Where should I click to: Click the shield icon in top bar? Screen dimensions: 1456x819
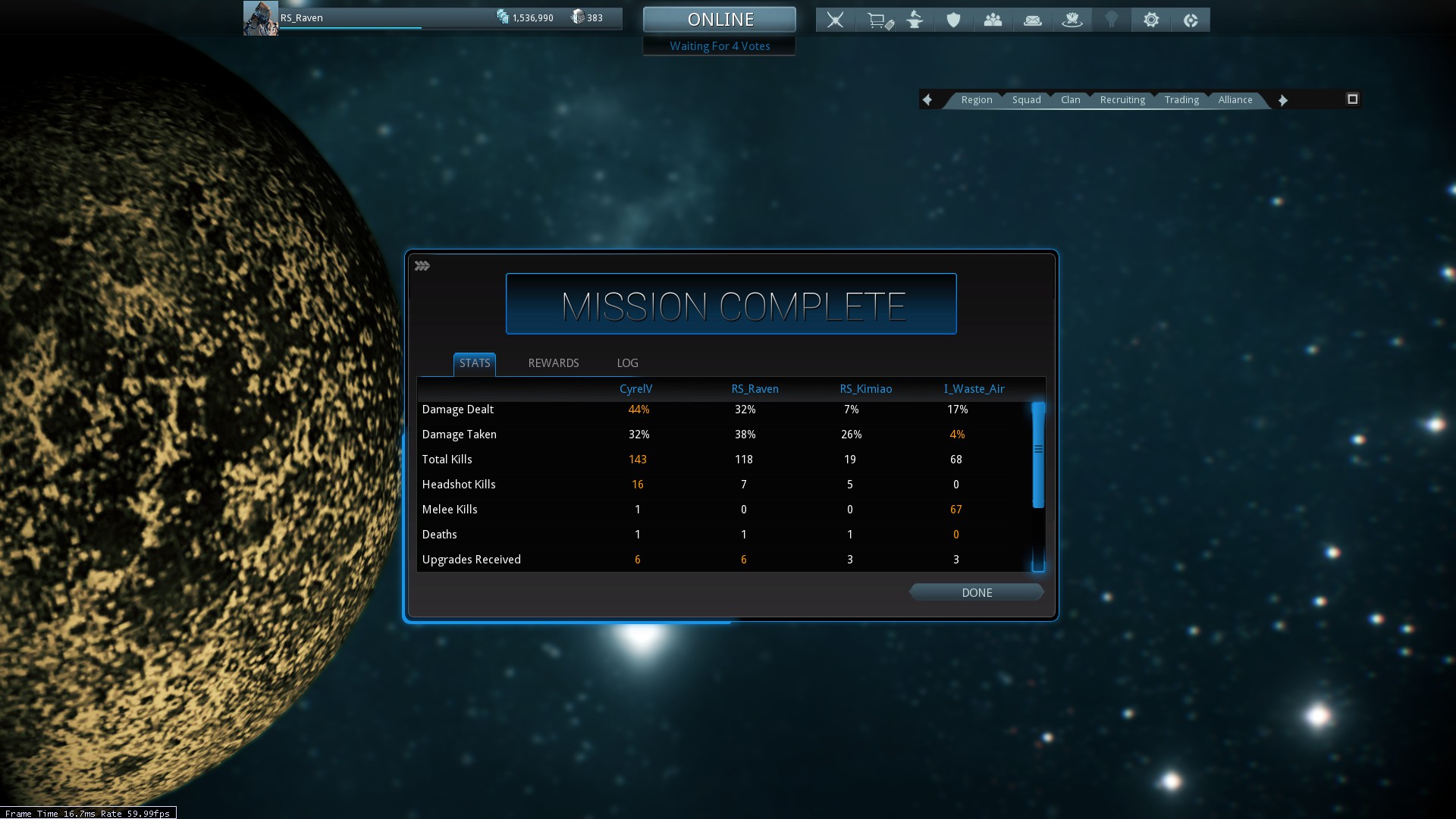953,20
